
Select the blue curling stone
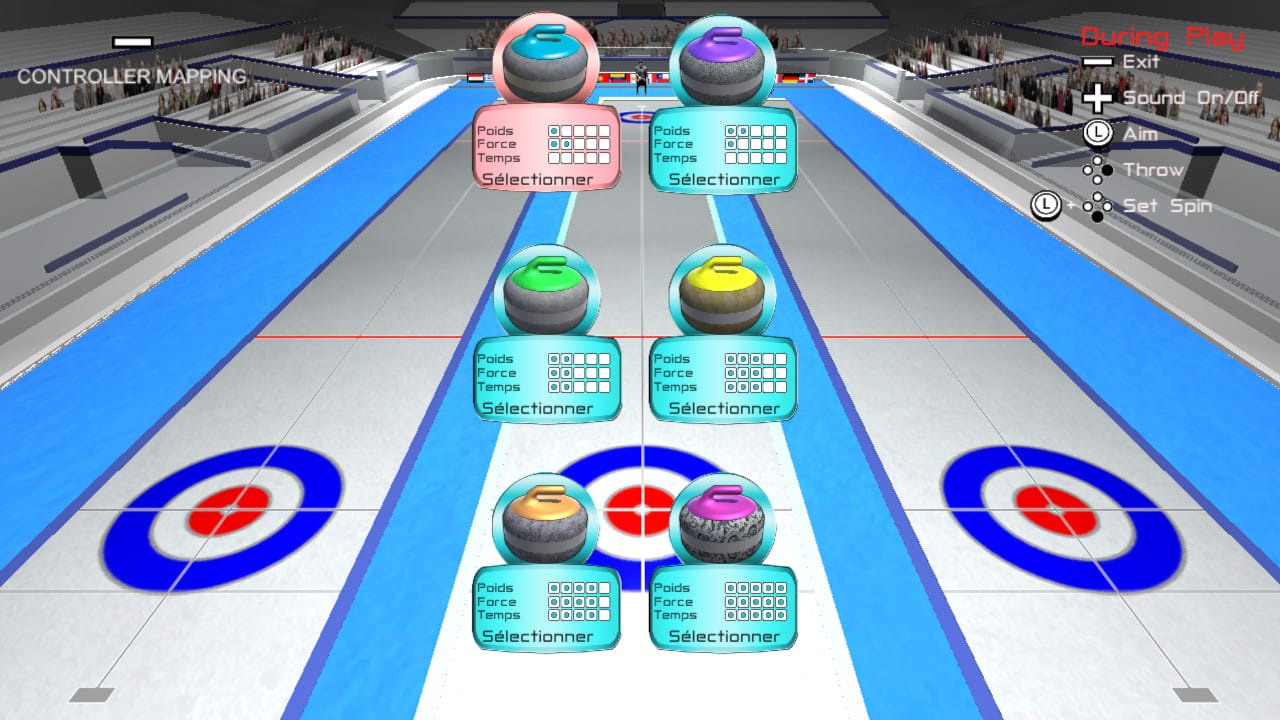(545, 60)
